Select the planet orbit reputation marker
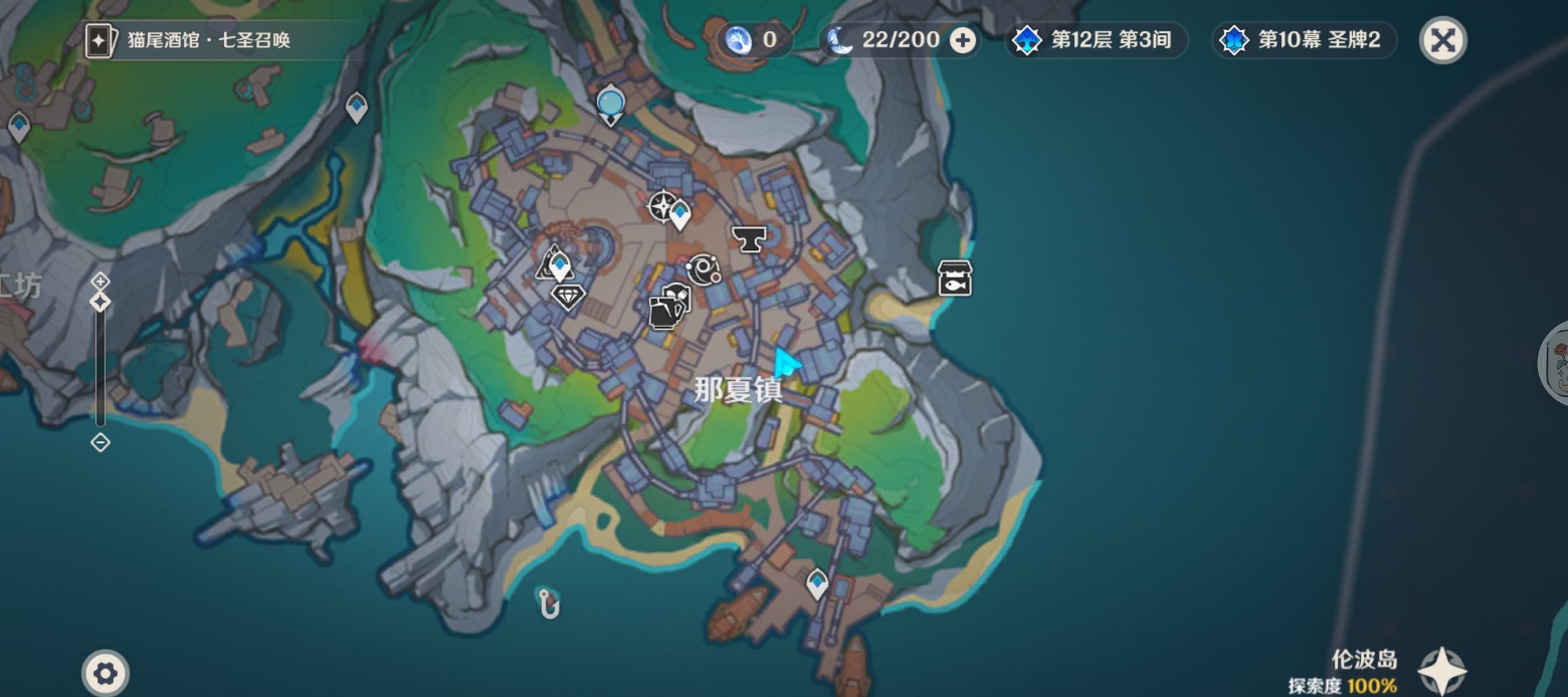 pos(704,270)
